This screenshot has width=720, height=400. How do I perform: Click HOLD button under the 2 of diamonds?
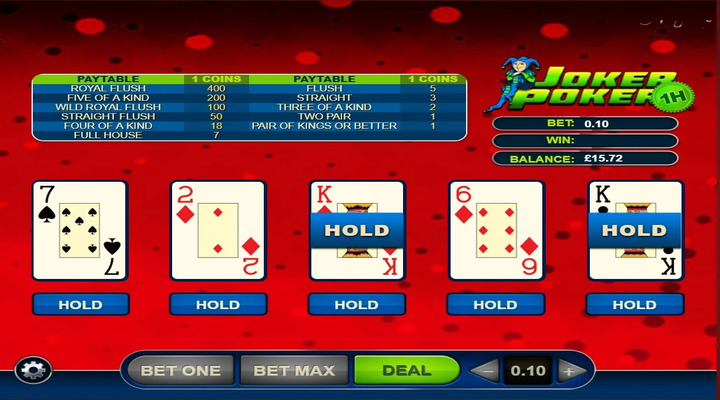[x=218, y=304]
